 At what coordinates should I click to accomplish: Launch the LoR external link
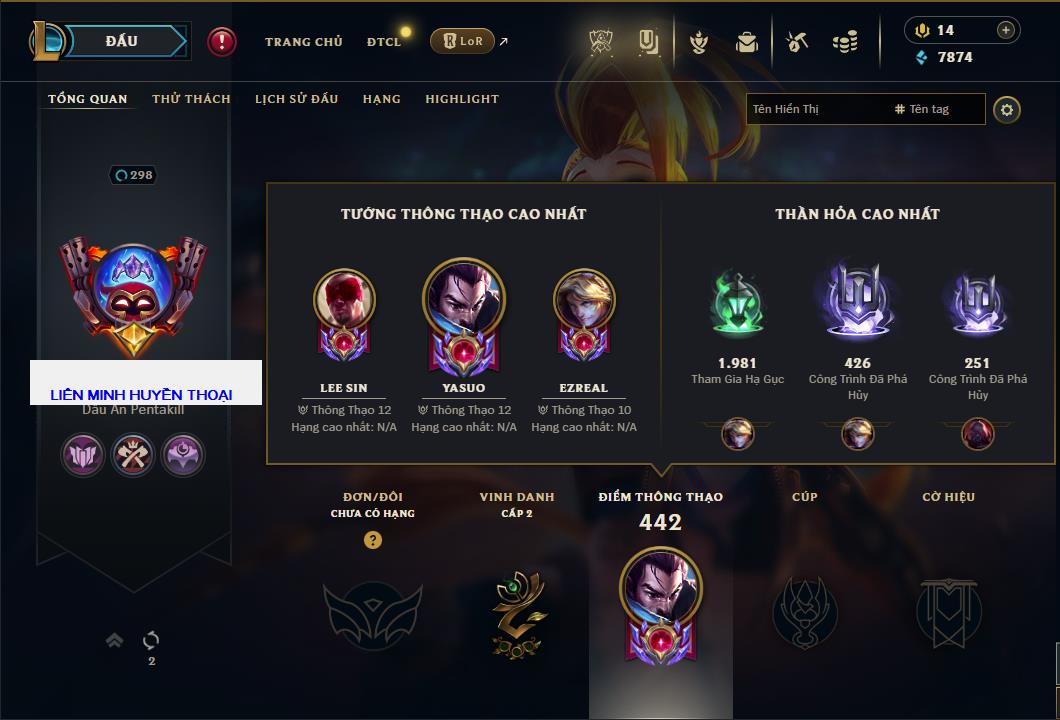463,41
